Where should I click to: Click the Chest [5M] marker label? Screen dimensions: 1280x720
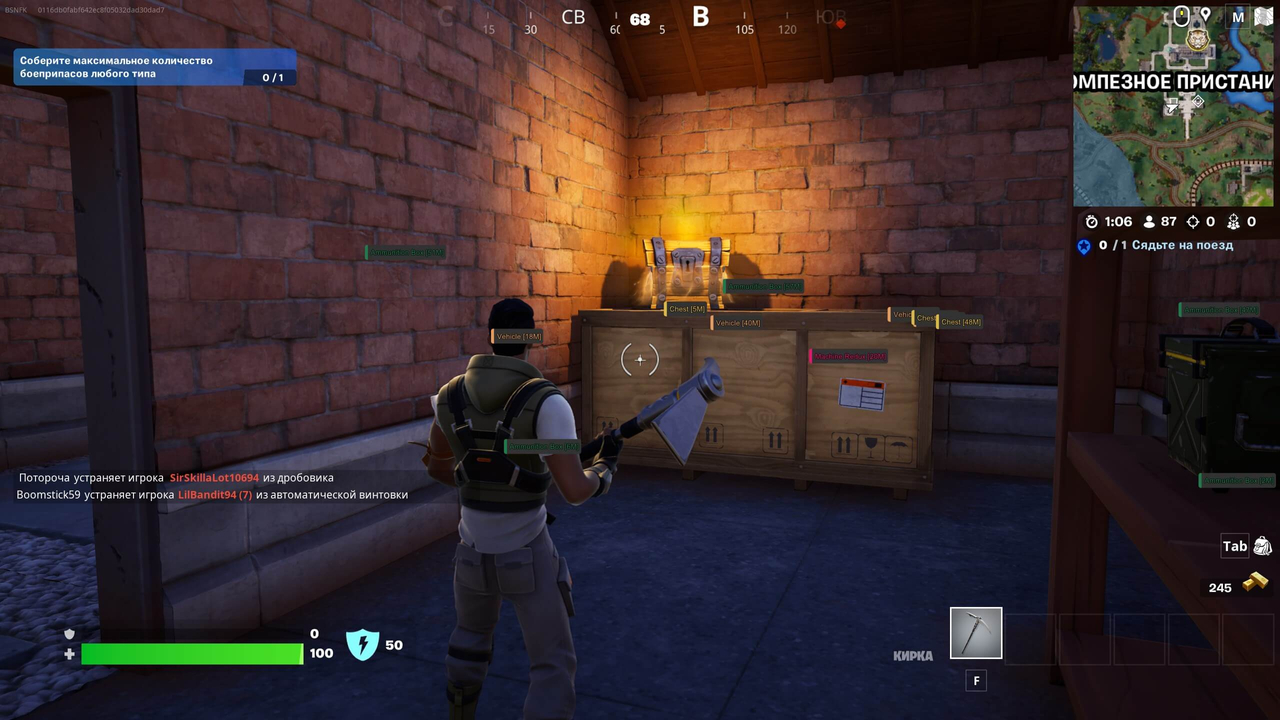point(686,308)
